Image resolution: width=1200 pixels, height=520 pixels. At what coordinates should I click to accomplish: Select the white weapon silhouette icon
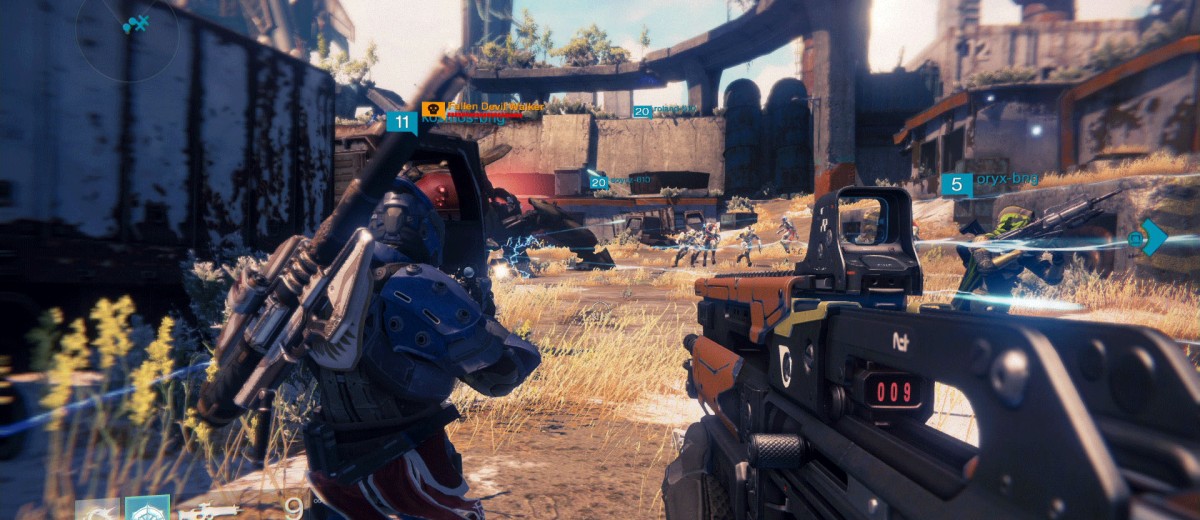(x=210, y=511)
